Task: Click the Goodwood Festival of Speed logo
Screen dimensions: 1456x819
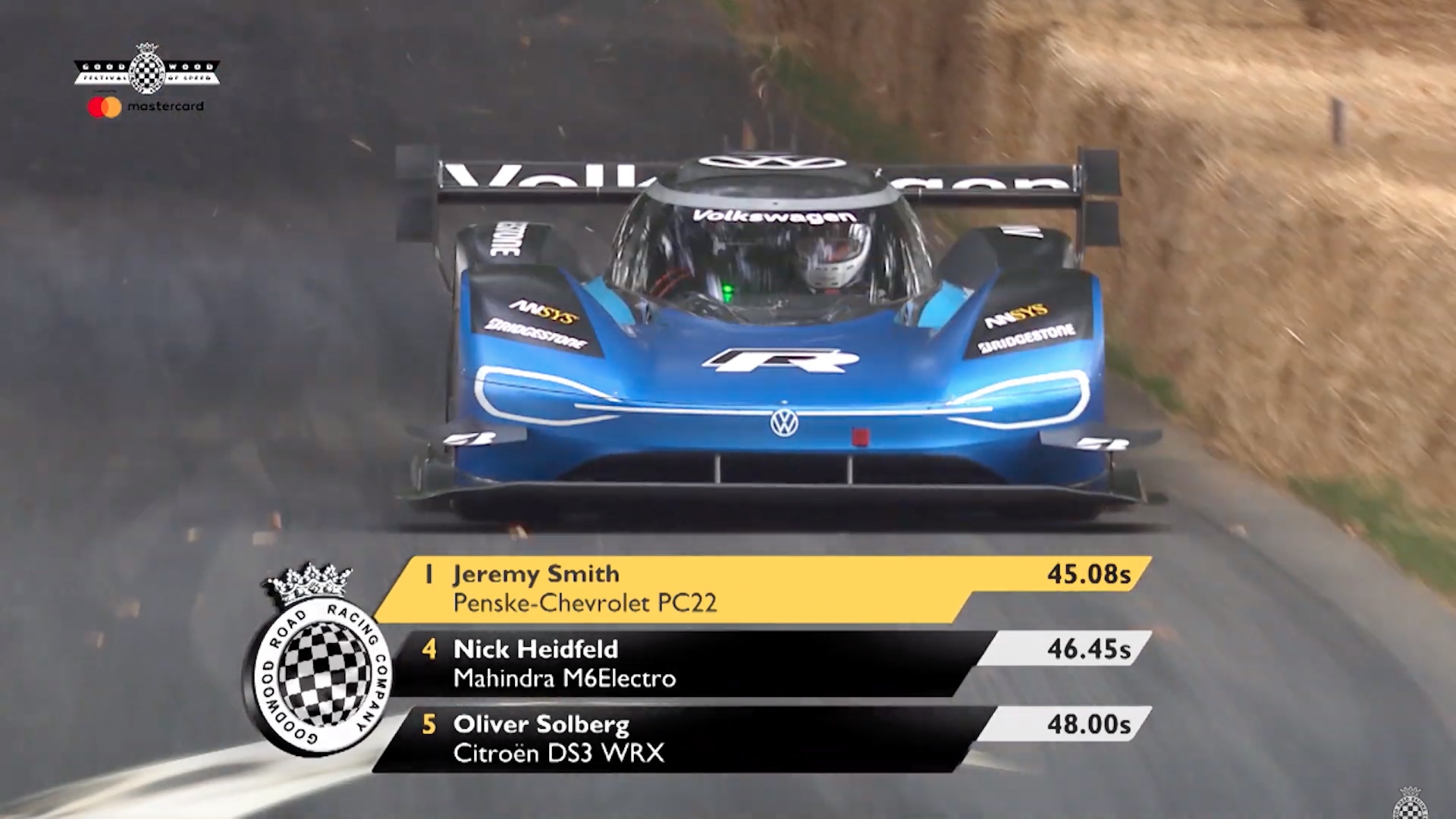Action: pyautogui.click(x=146, y=71)
